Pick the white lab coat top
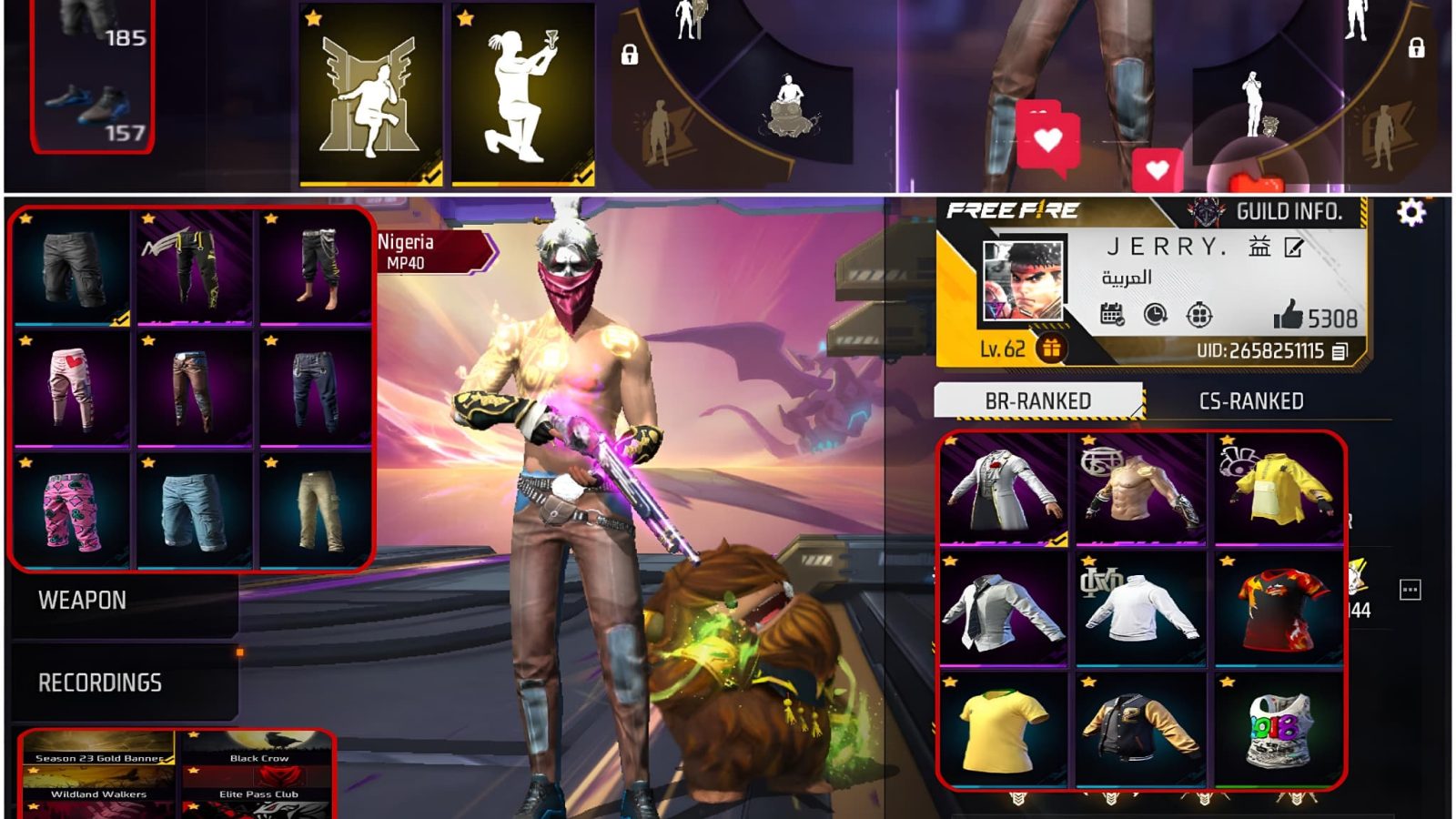Image resolution: width=1456 pixels, height=819 pixels. (1003, 490)
